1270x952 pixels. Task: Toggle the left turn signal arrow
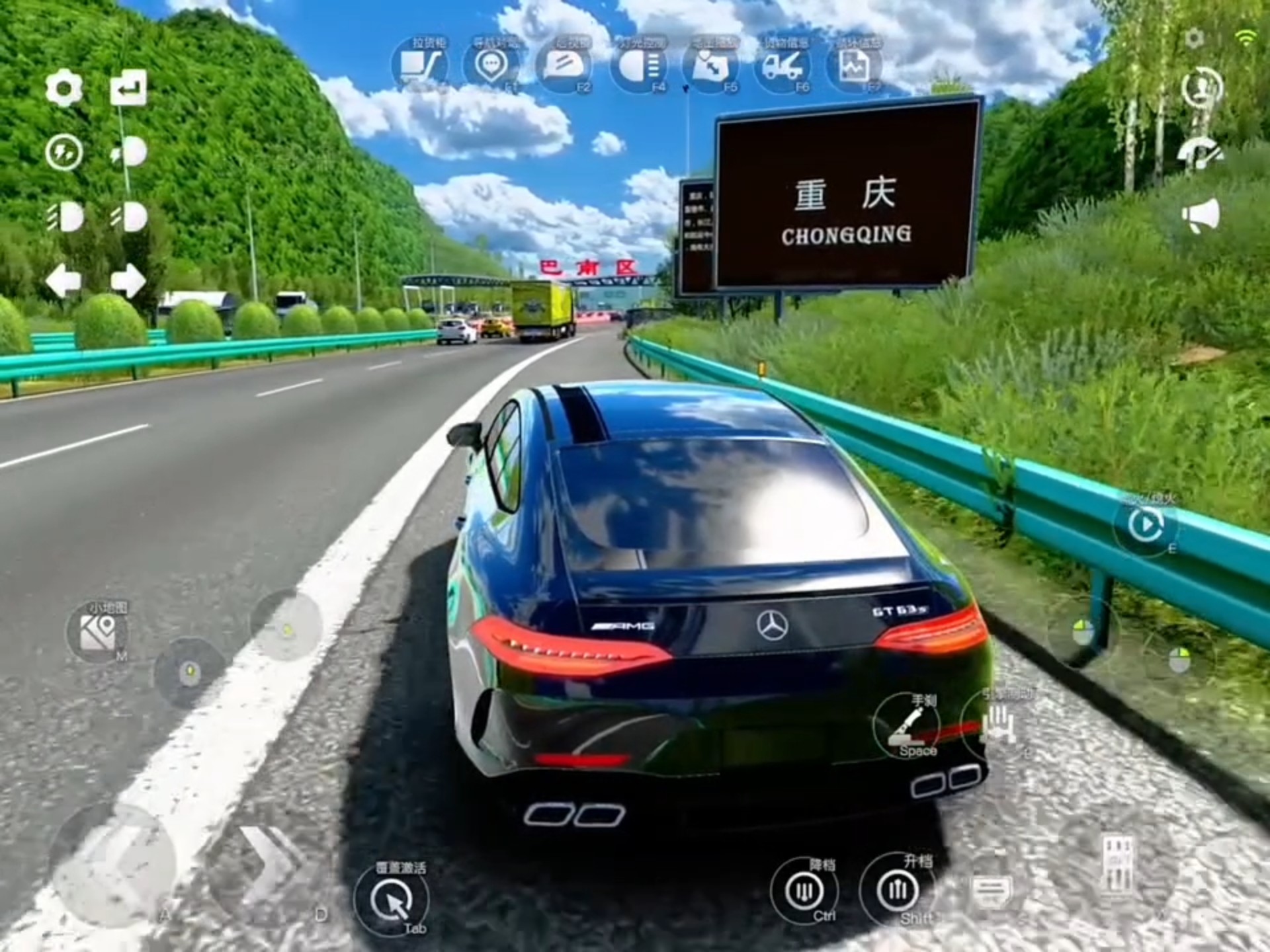tap(64, 278)
